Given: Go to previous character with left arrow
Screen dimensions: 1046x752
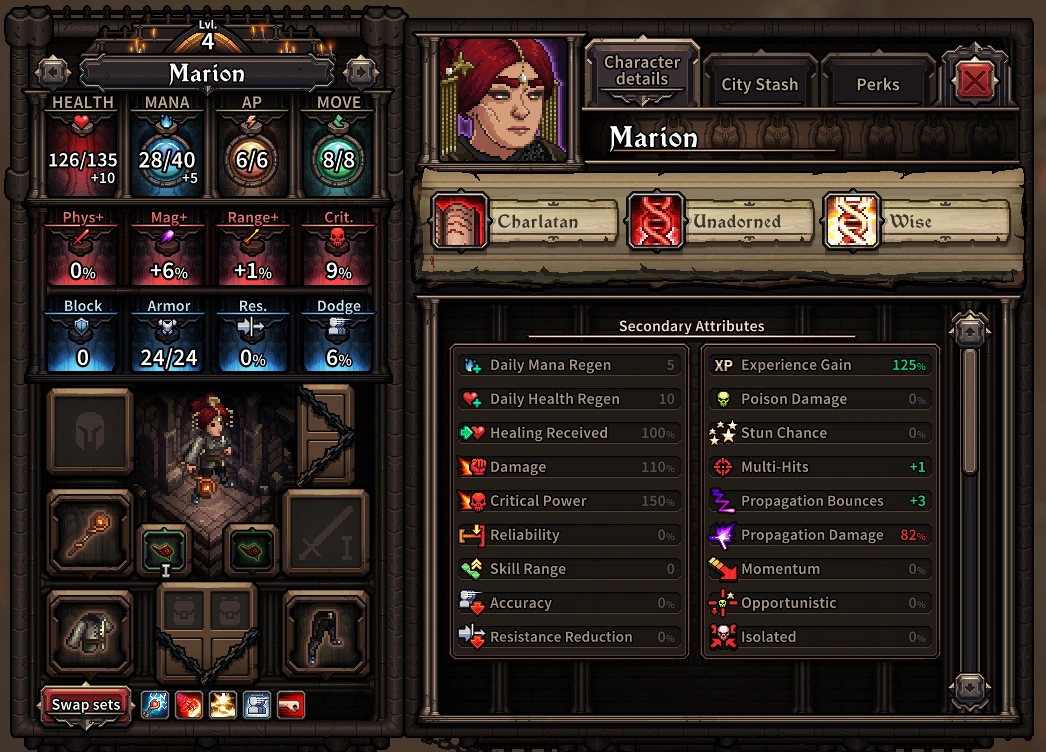Looking at the screenshot, I should [x=52, y=72].
